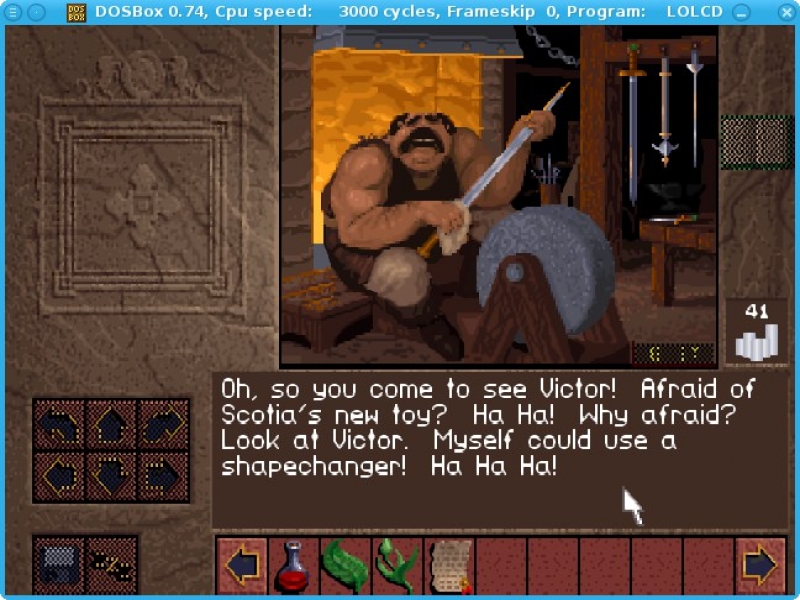800x600 pixels.
Task: Move forward with the up arrow
Action: click(111, 424)
